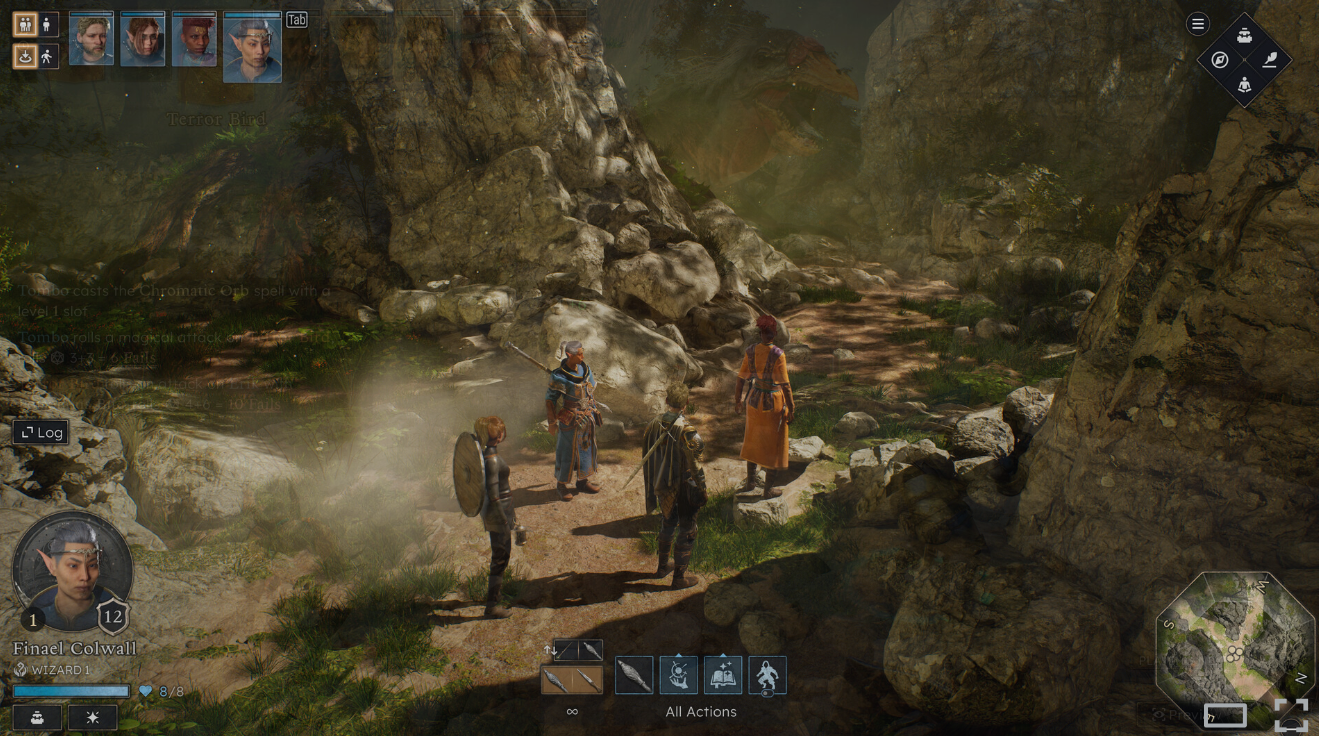The width and height of the screenshot is (1319, 736).
Task: Switch to single character control mode
Action: (x=48, y=25)
